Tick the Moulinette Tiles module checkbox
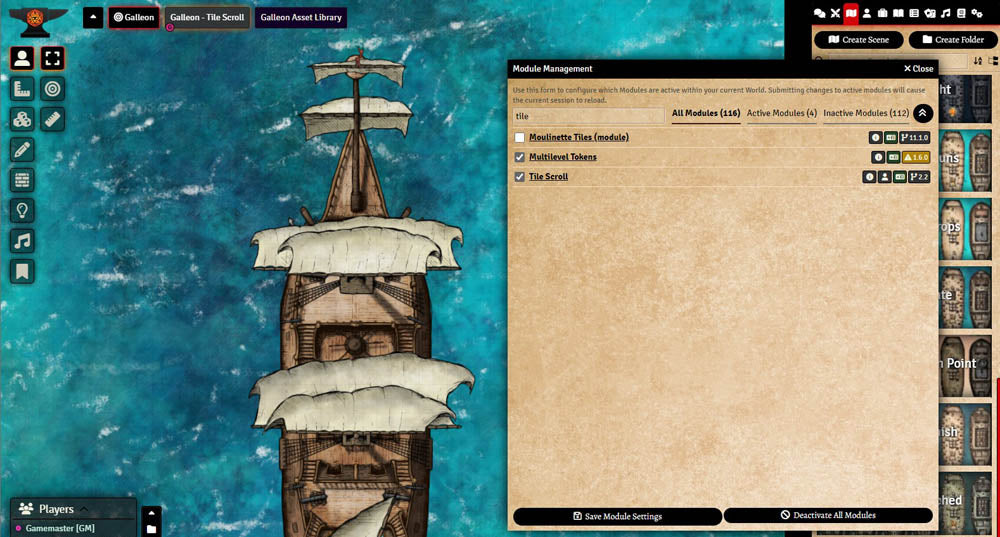 tap(520, 137)
